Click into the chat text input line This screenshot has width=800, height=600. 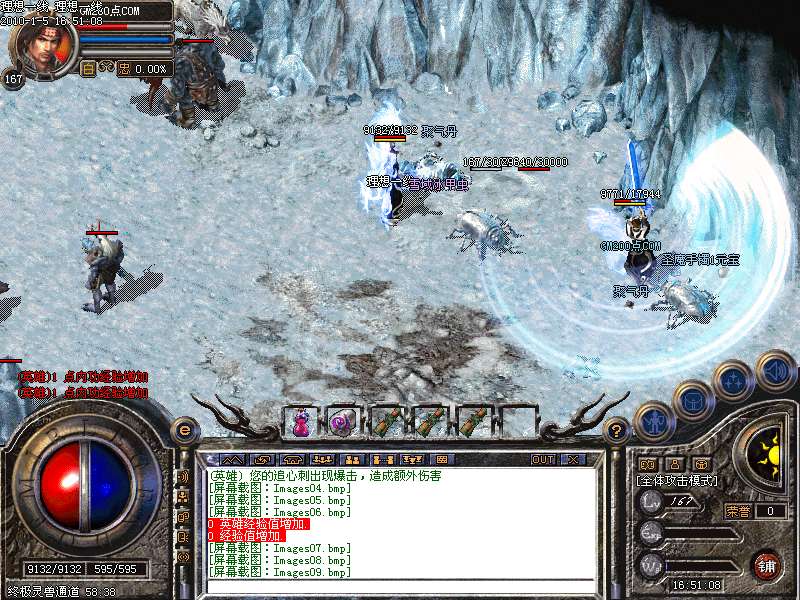click(400, 587)
